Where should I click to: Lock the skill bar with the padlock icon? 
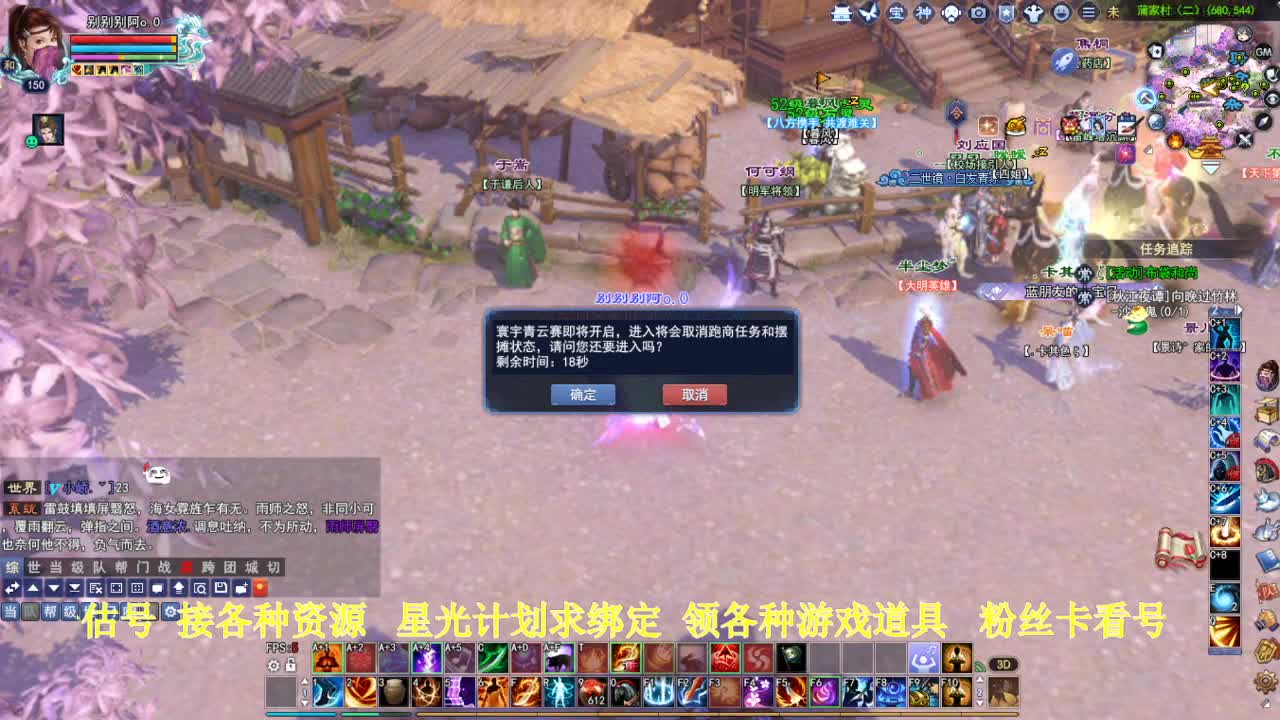[291, 664]
